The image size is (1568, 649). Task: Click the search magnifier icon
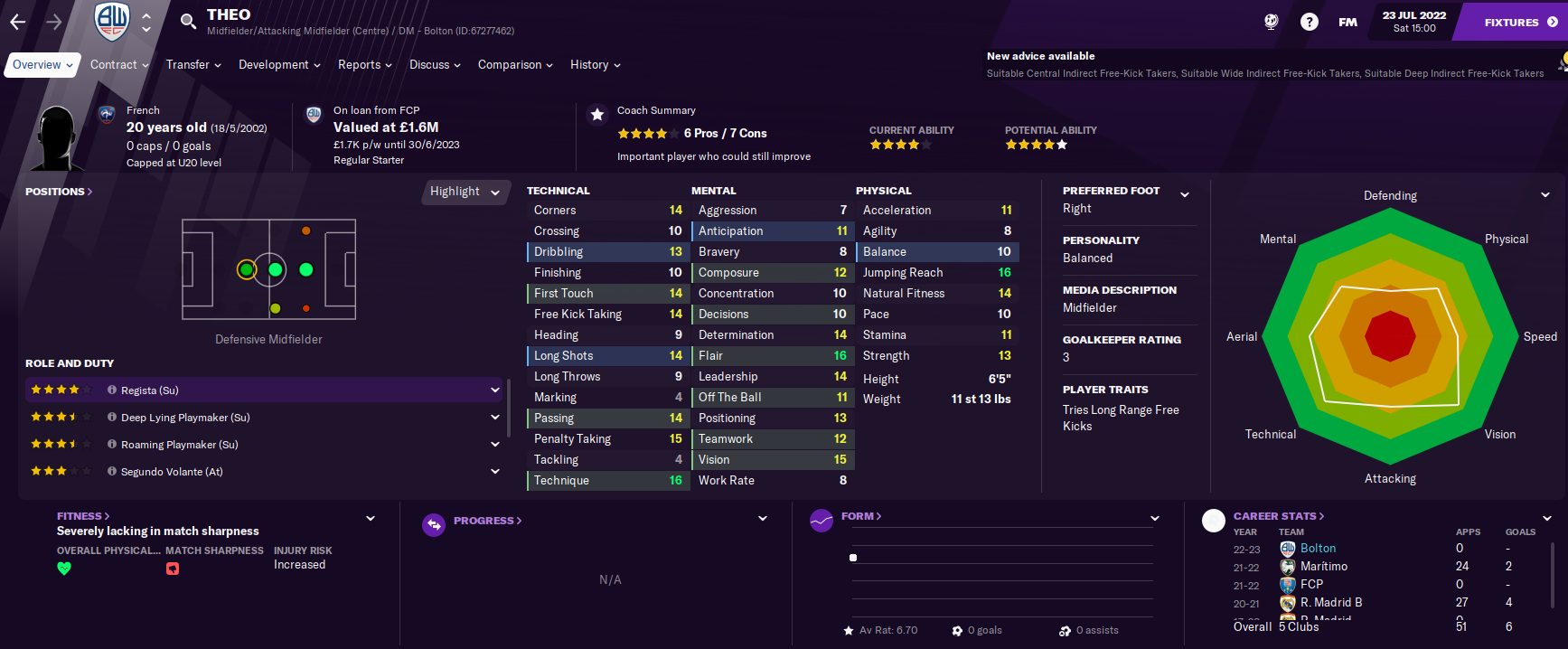(188, 22)
